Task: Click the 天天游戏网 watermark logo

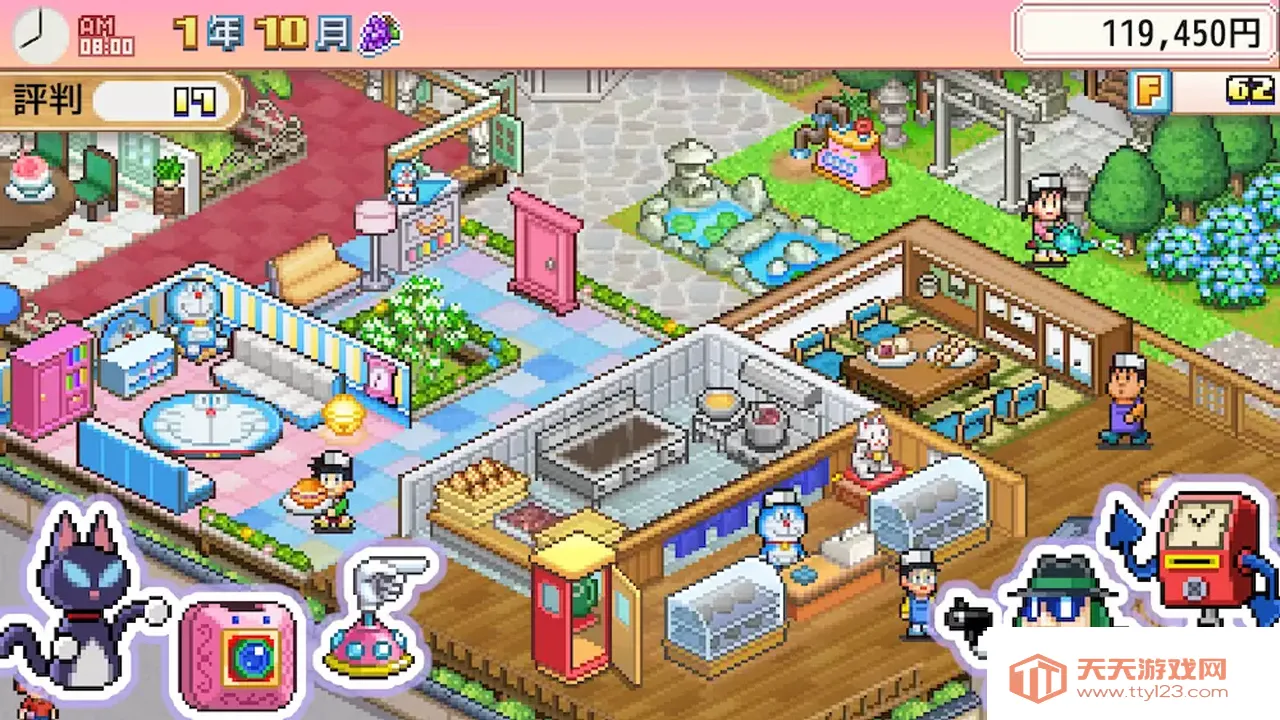Action: click(1130, 678)
